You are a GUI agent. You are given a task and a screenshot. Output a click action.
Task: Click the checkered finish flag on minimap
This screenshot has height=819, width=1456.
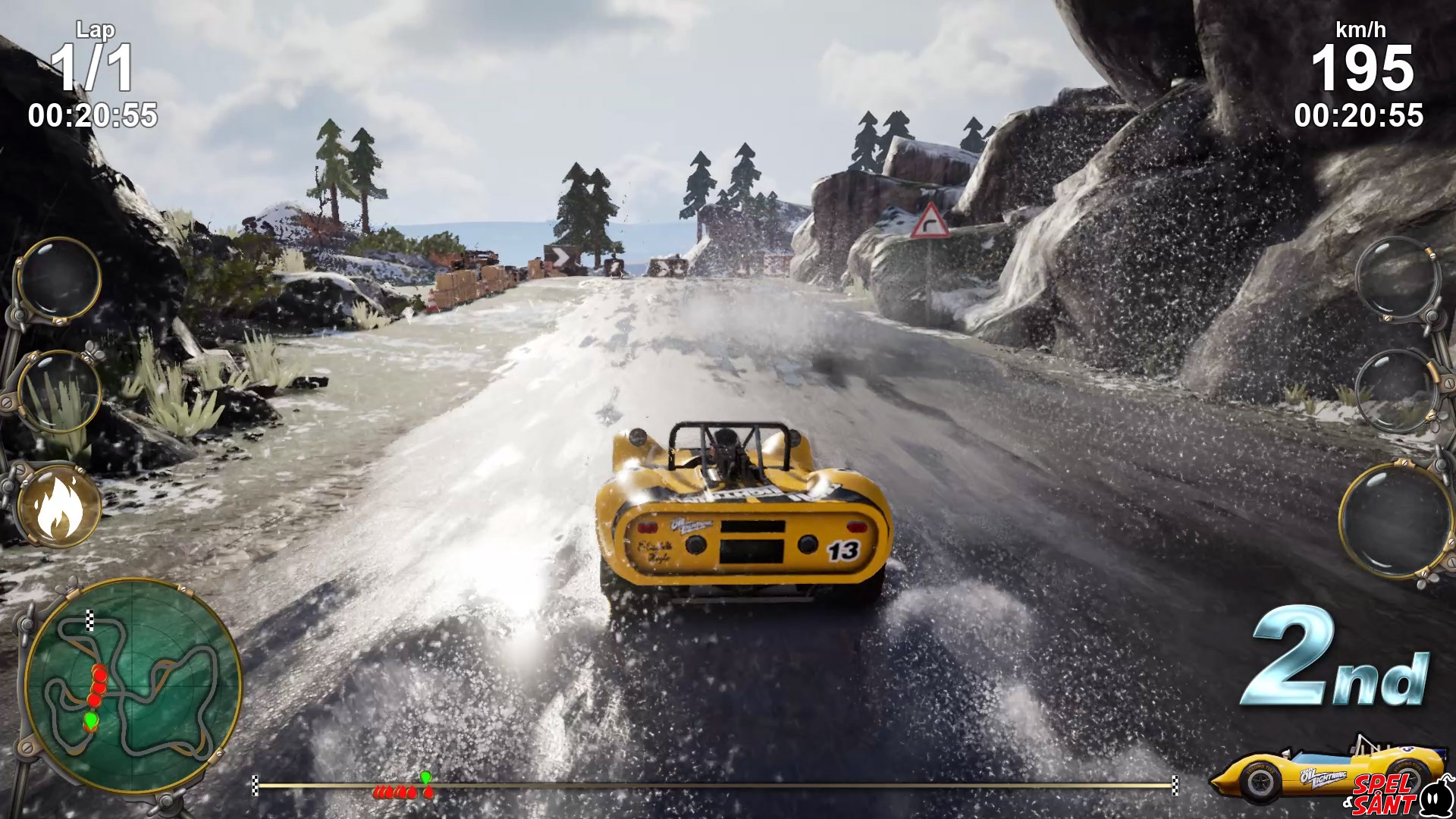point(90,620)
